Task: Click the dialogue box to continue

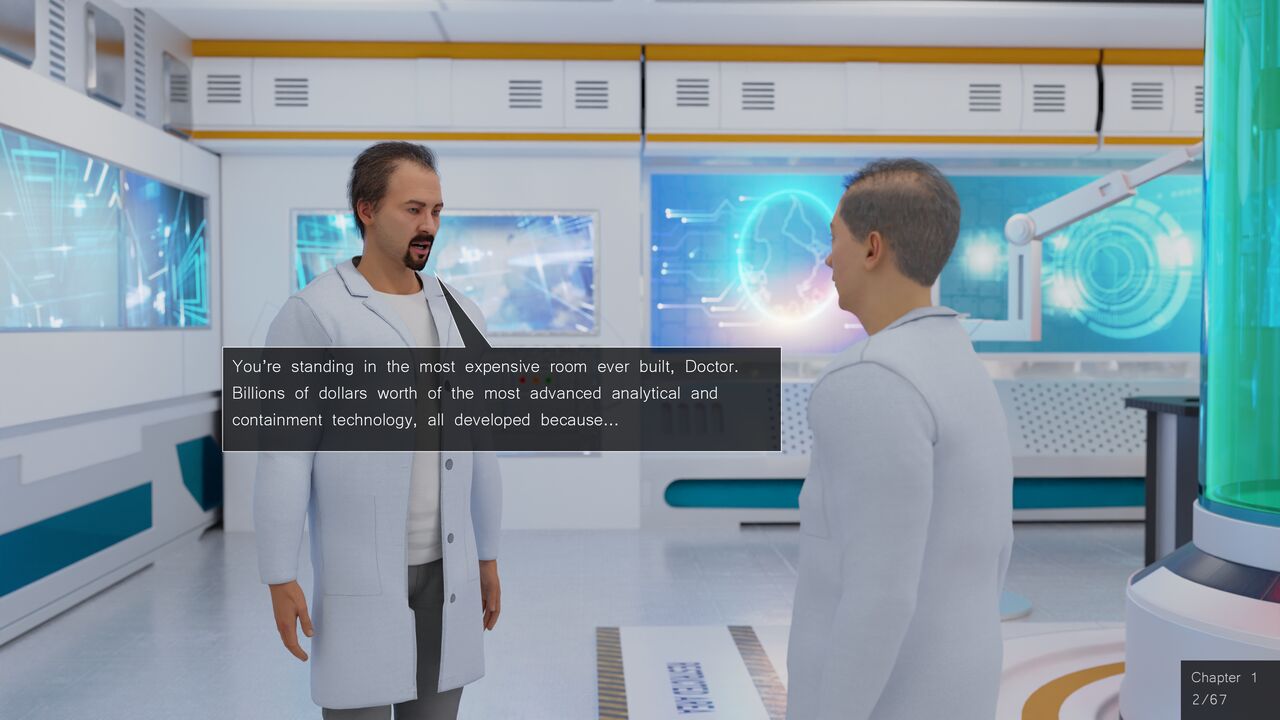Action: pos(501,399)
